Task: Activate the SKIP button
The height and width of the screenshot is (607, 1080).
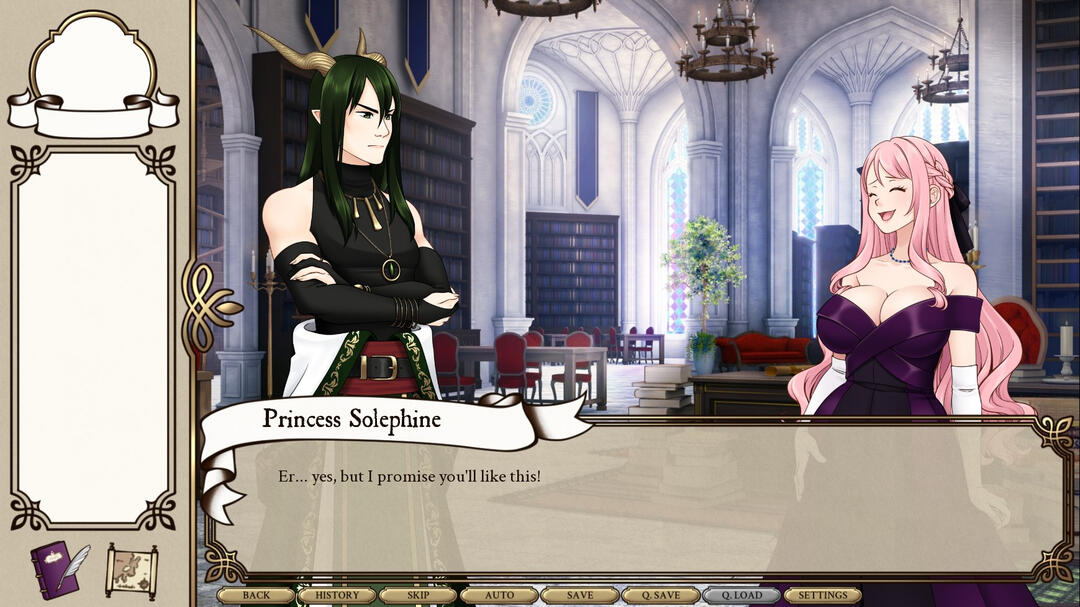Action: pos(418,595)
